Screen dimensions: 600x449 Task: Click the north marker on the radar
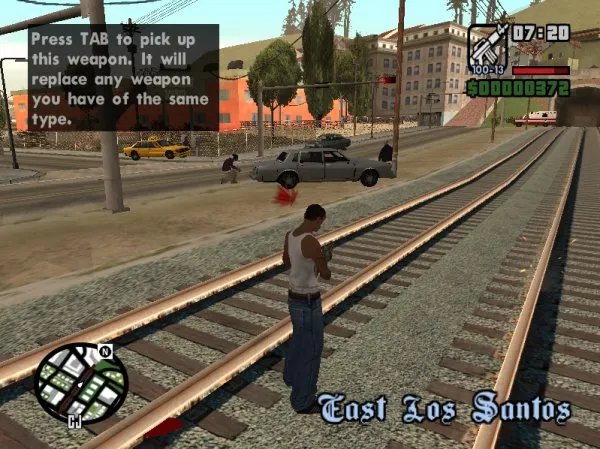pos(106,352)
